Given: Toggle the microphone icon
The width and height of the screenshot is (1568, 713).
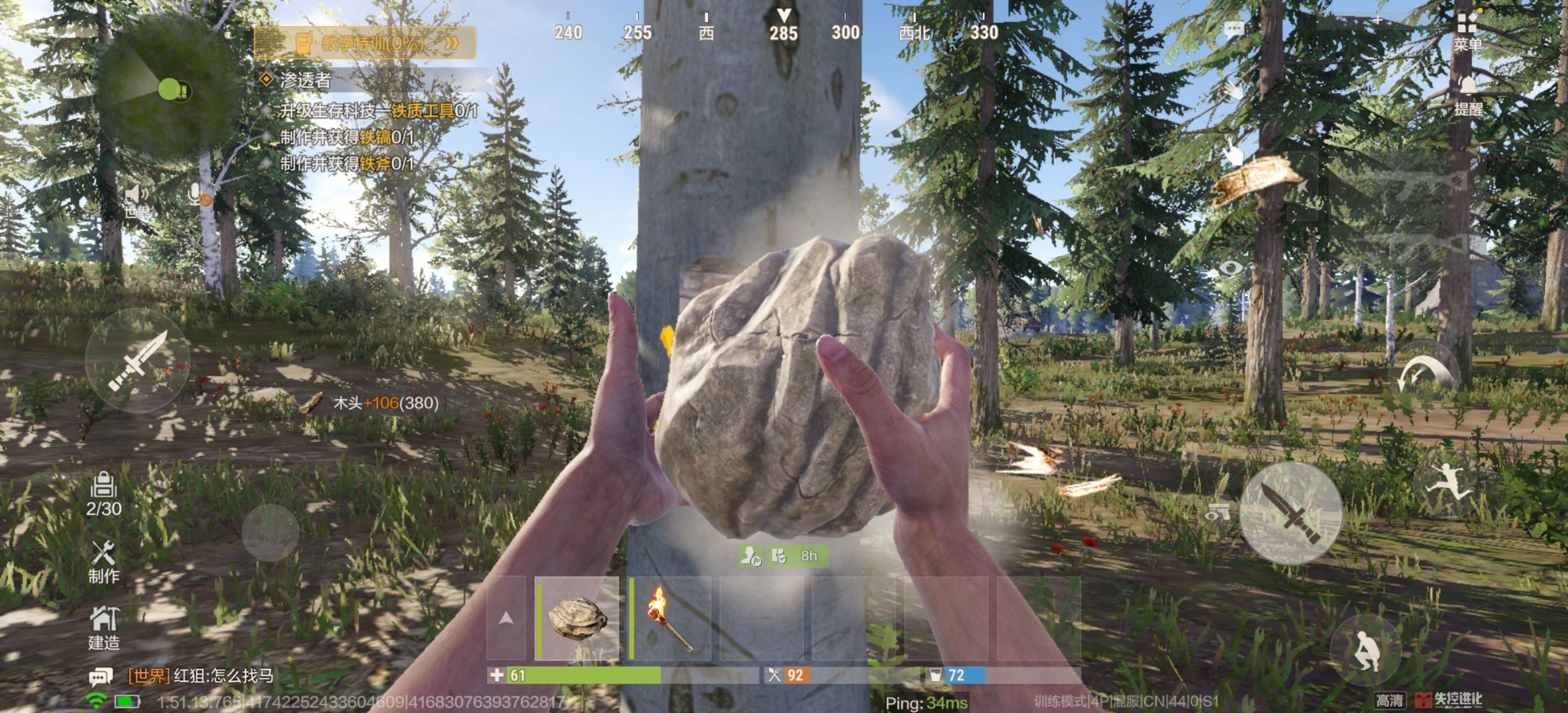Looking at the screenshot, I should point(199,195).
